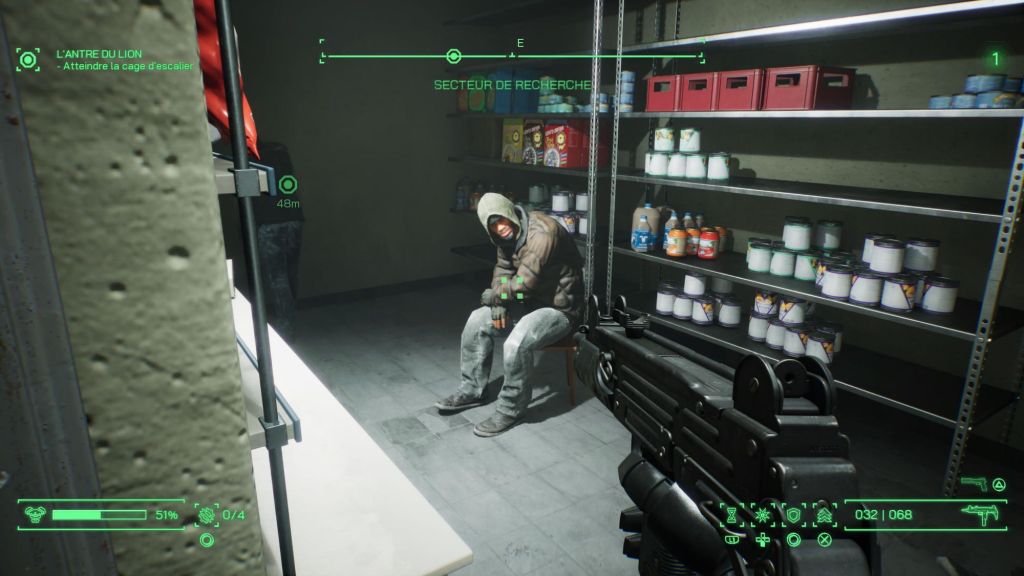This screenshot has width=1024, height=576.
Task: Activate the shield armor ability
Action: (794, 515)
